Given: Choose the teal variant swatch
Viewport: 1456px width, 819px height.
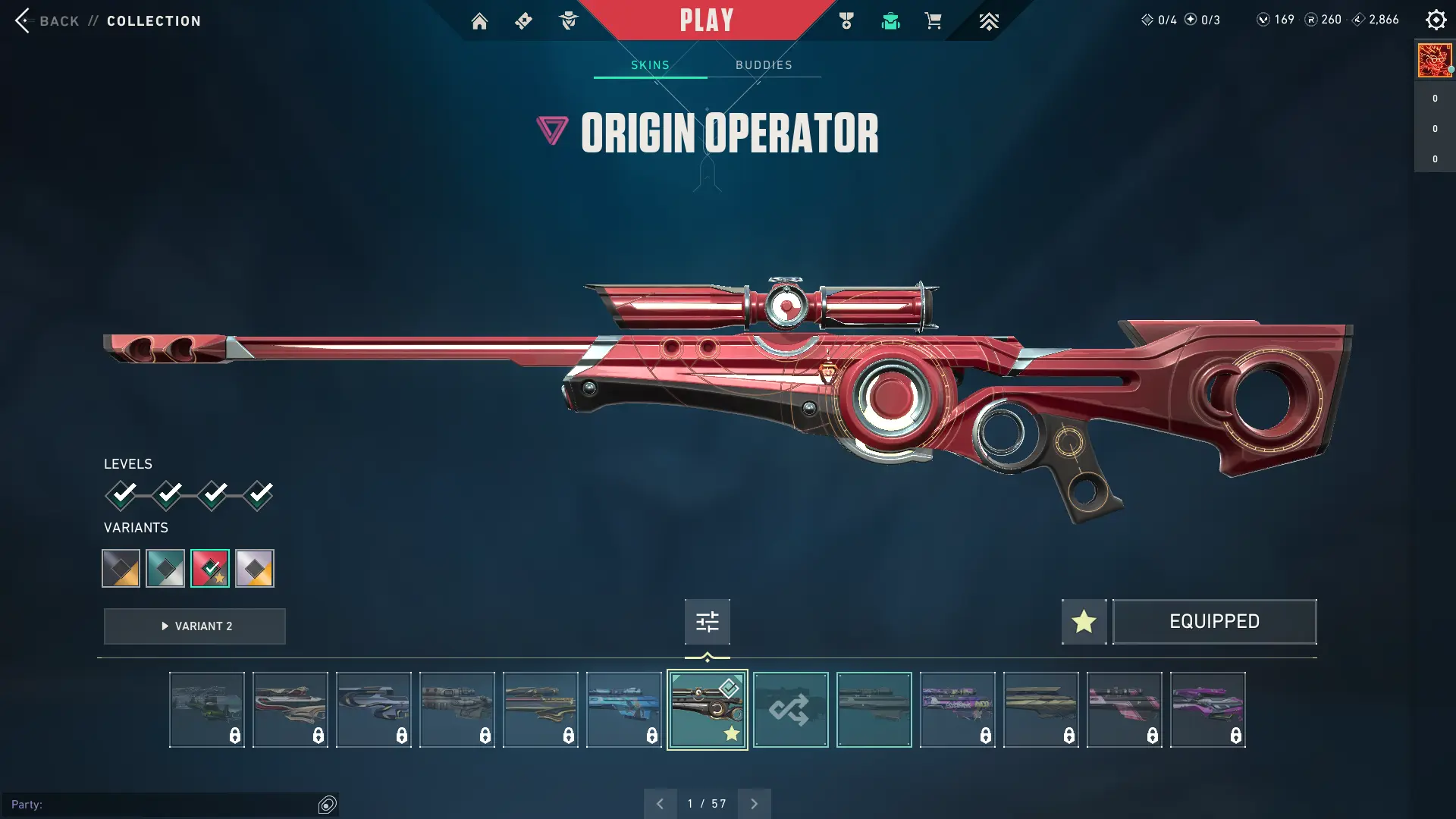Looking at the screenshot, I should [165, 568].
